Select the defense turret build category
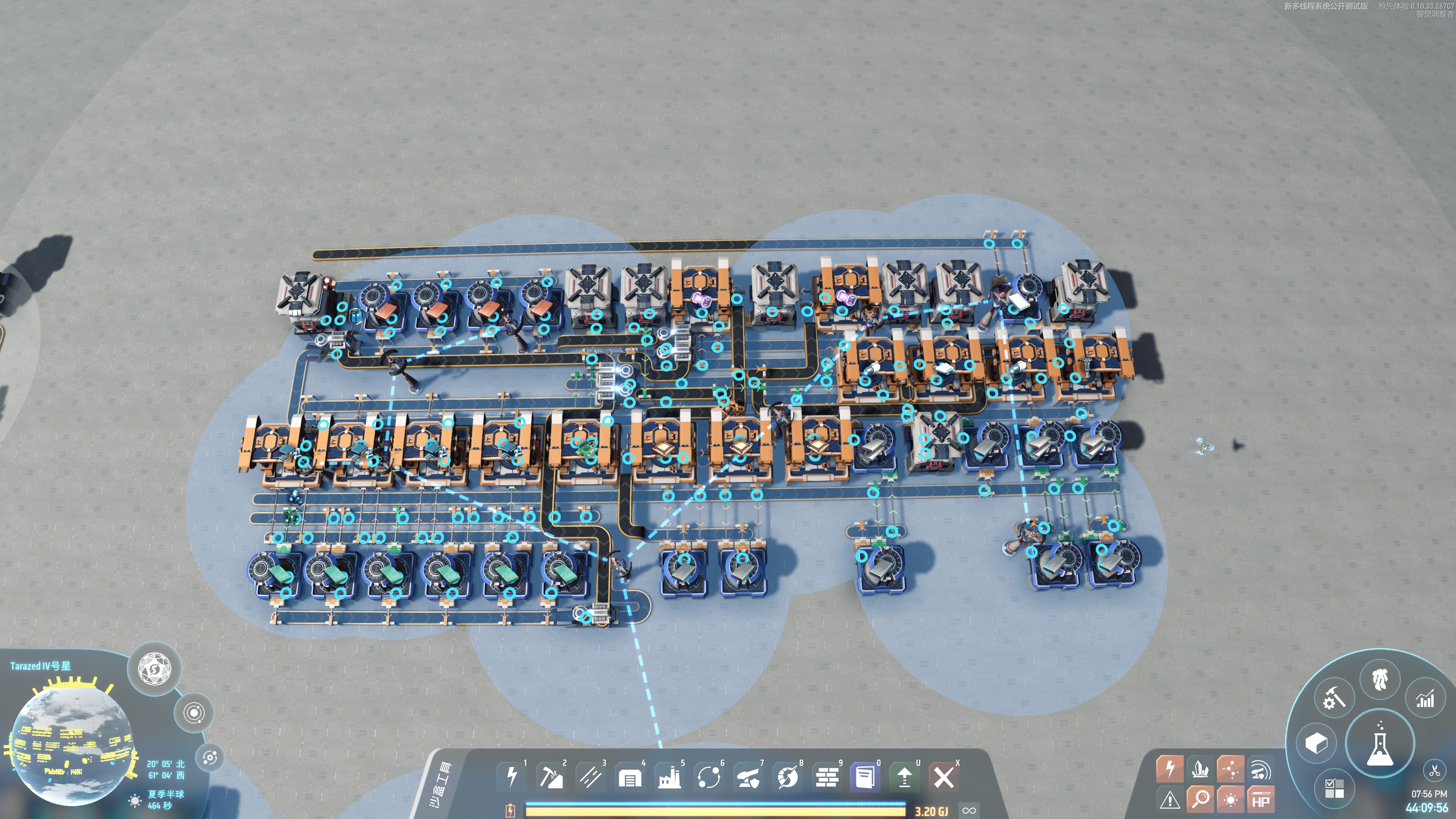 748,777
